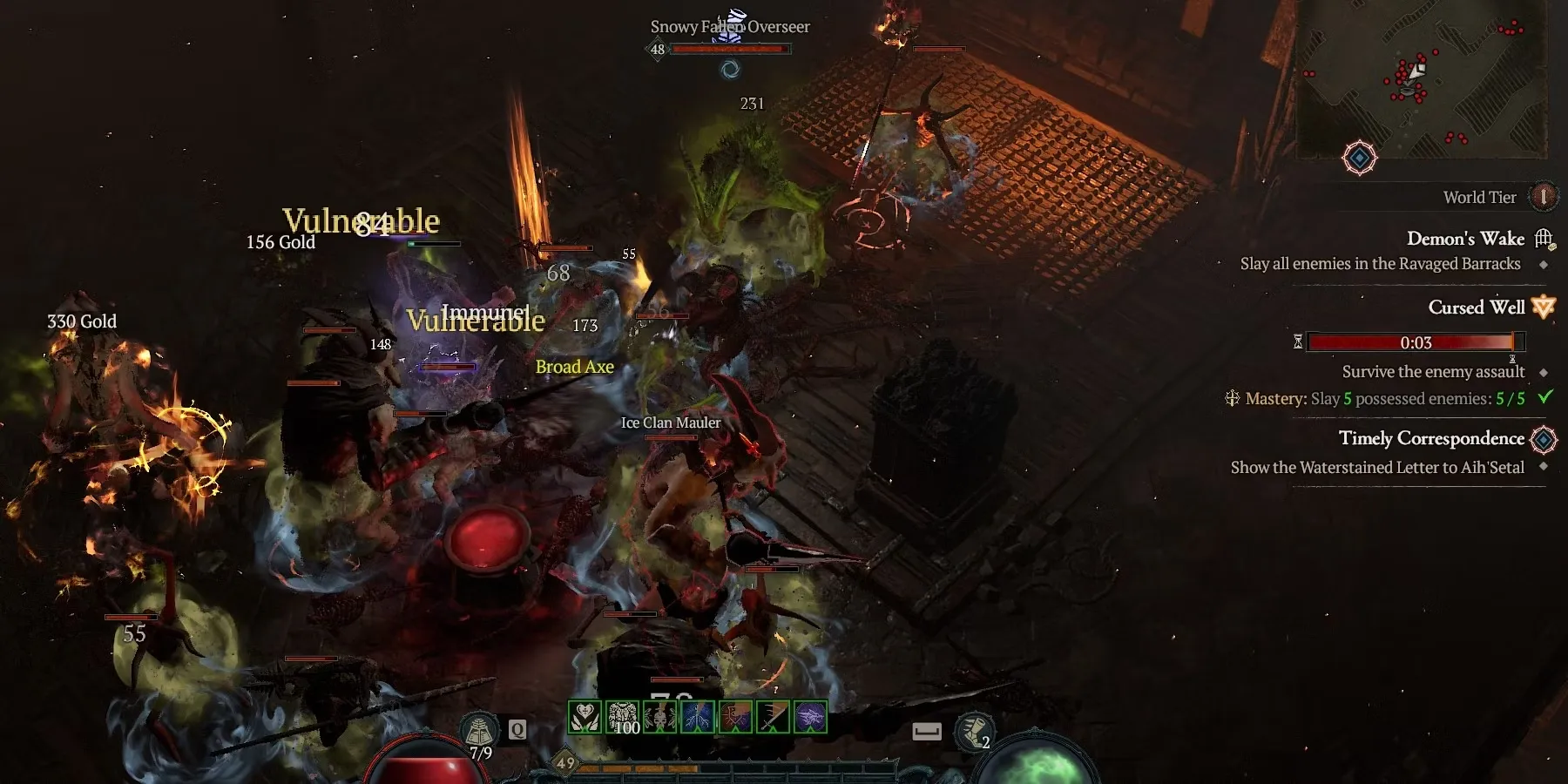1568x784 pixels.
Task: Click the Cursed Well event triangle icon
Action: click(x=1543, y=307)
